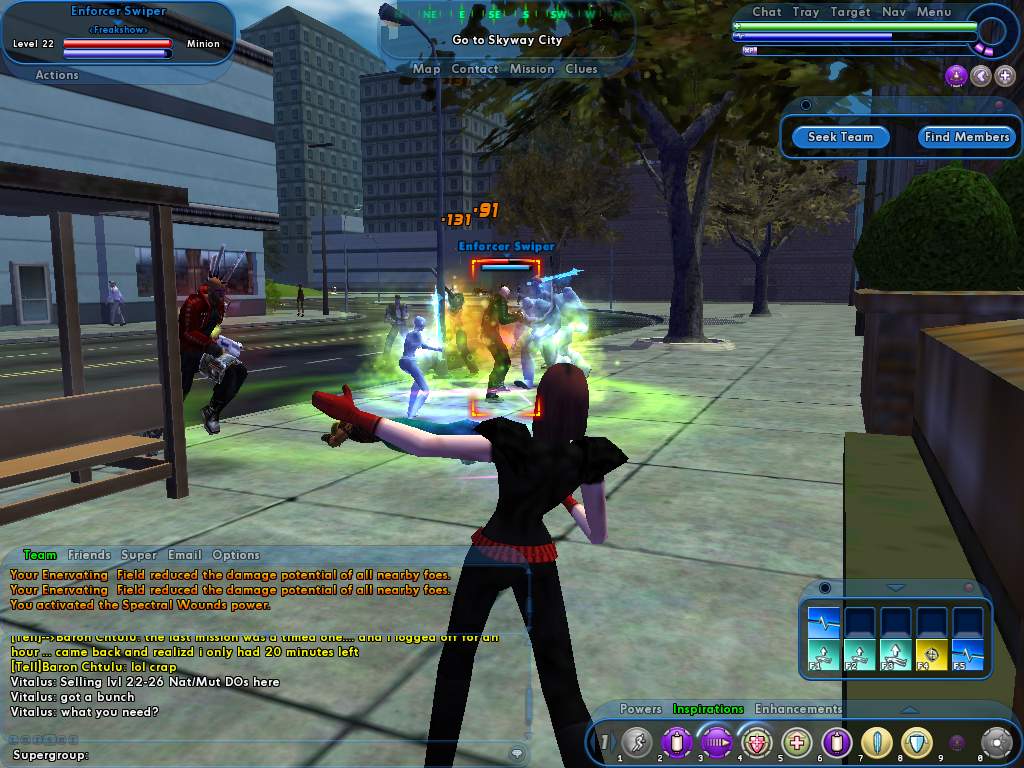The image size is (1024, 768).
Task: Open the Find Members search
Action: [966, 137]
